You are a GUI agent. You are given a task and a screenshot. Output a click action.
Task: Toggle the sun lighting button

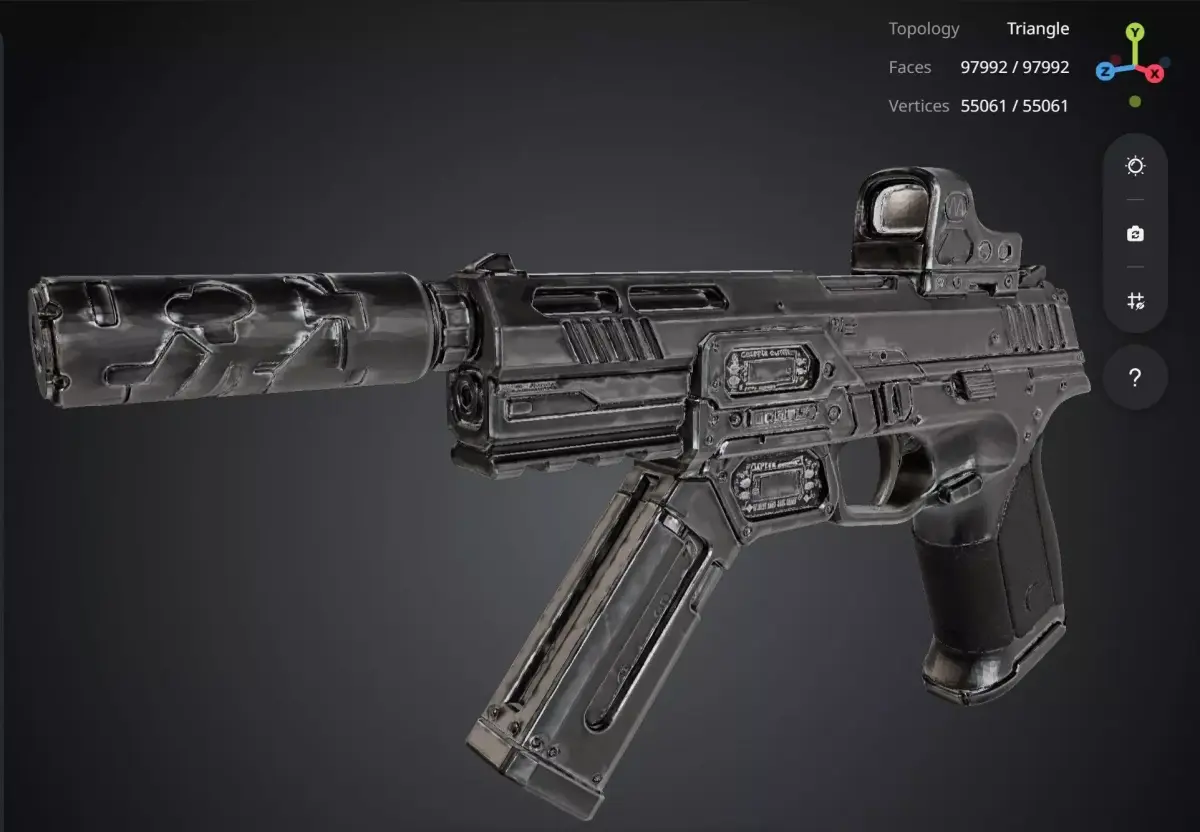click(x=1135, y=166)
